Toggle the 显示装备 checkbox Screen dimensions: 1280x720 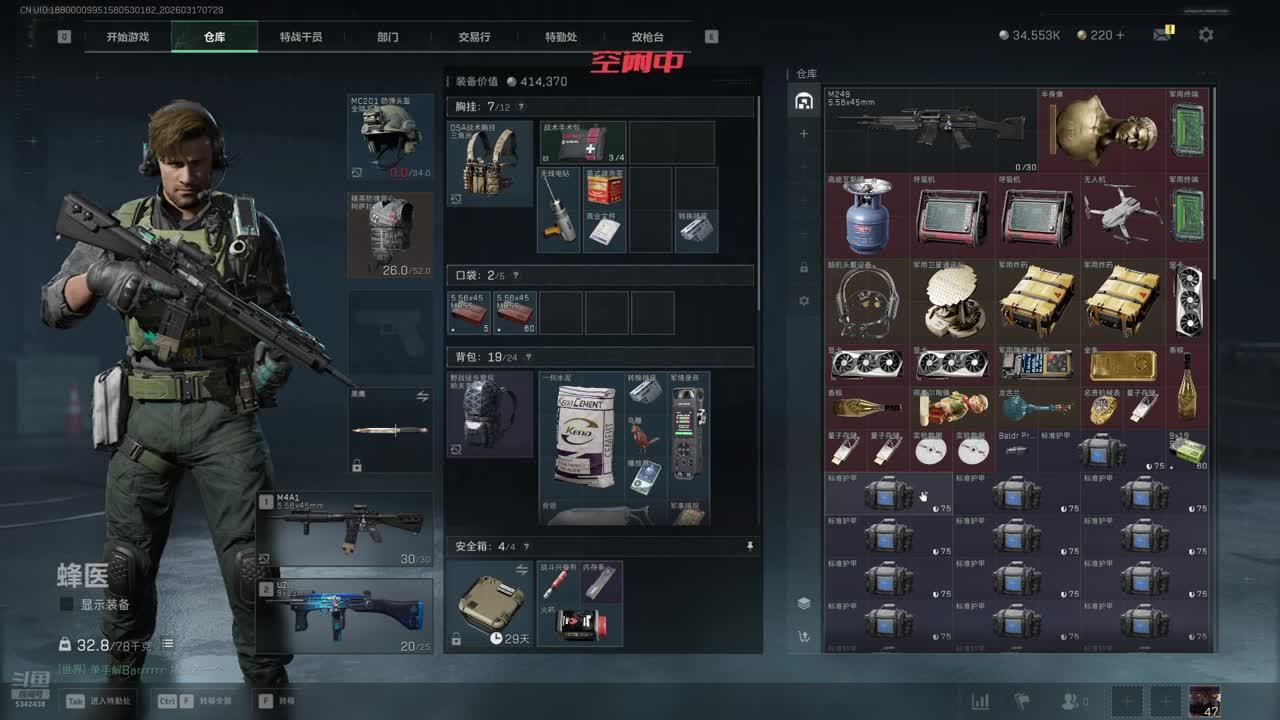pos(67,604)
